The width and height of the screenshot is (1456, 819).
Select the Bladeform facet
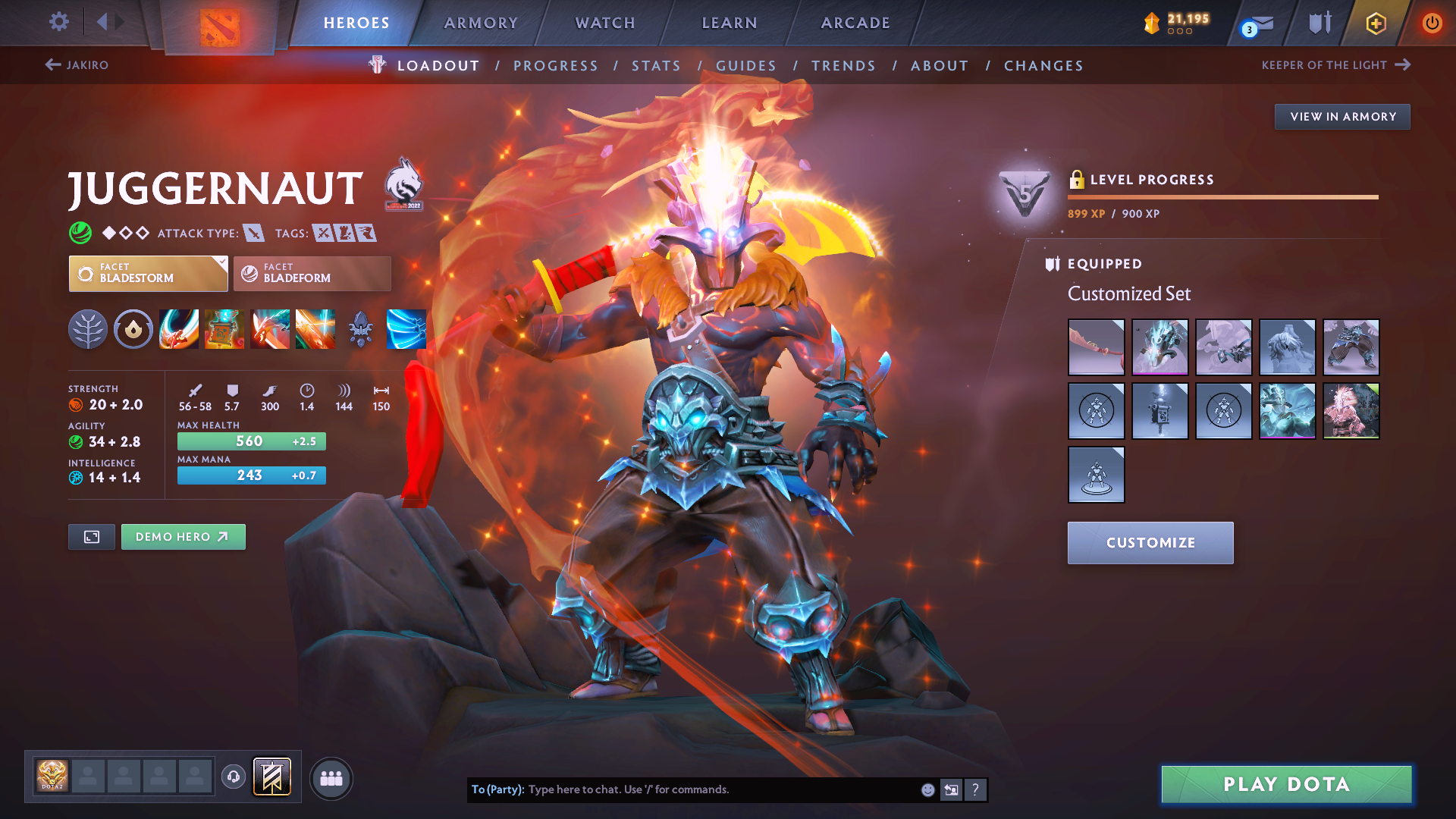(312, 274)
